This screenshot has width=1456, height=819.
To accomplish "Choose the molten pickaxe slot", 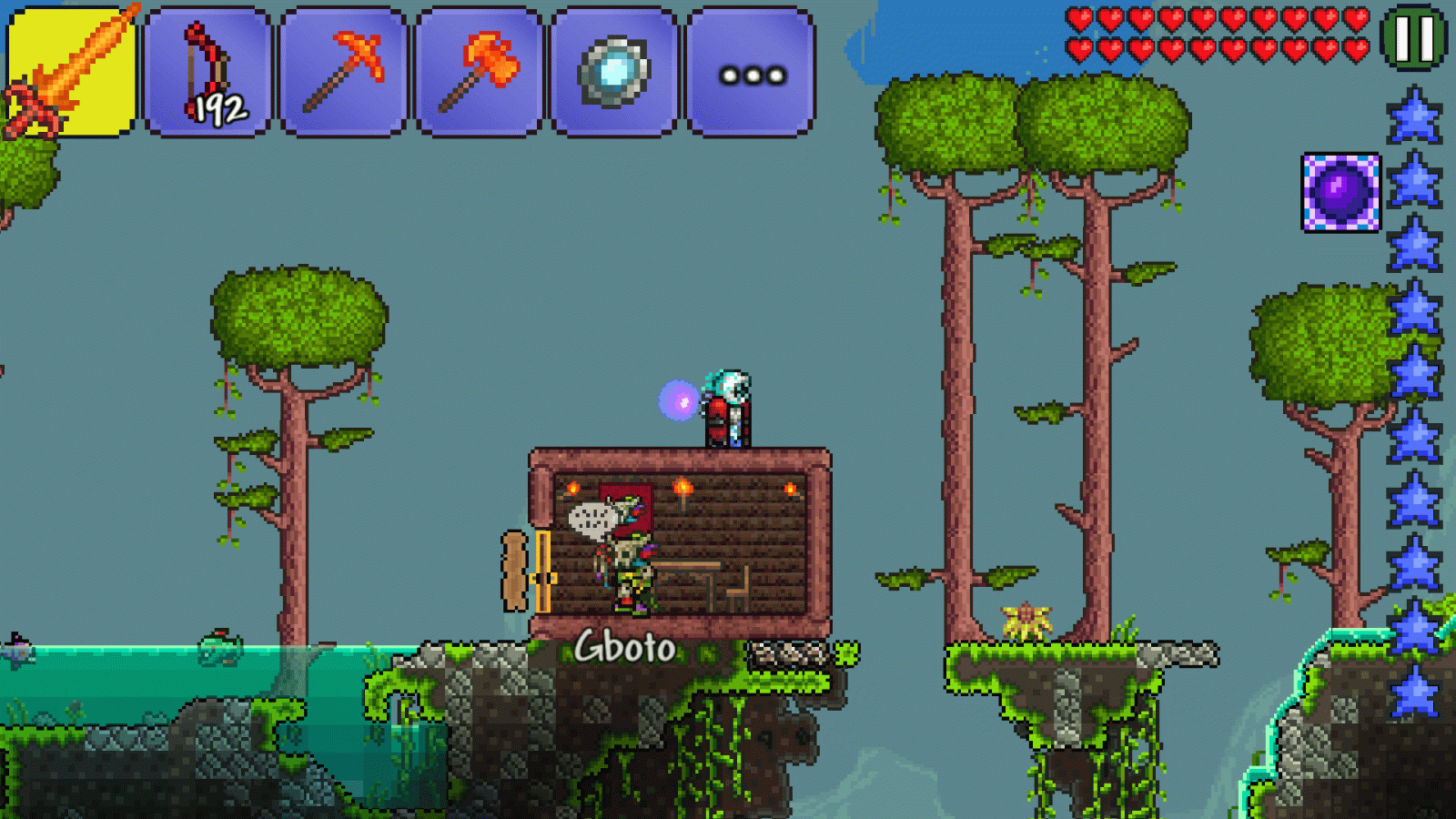I will coord(343,73).
